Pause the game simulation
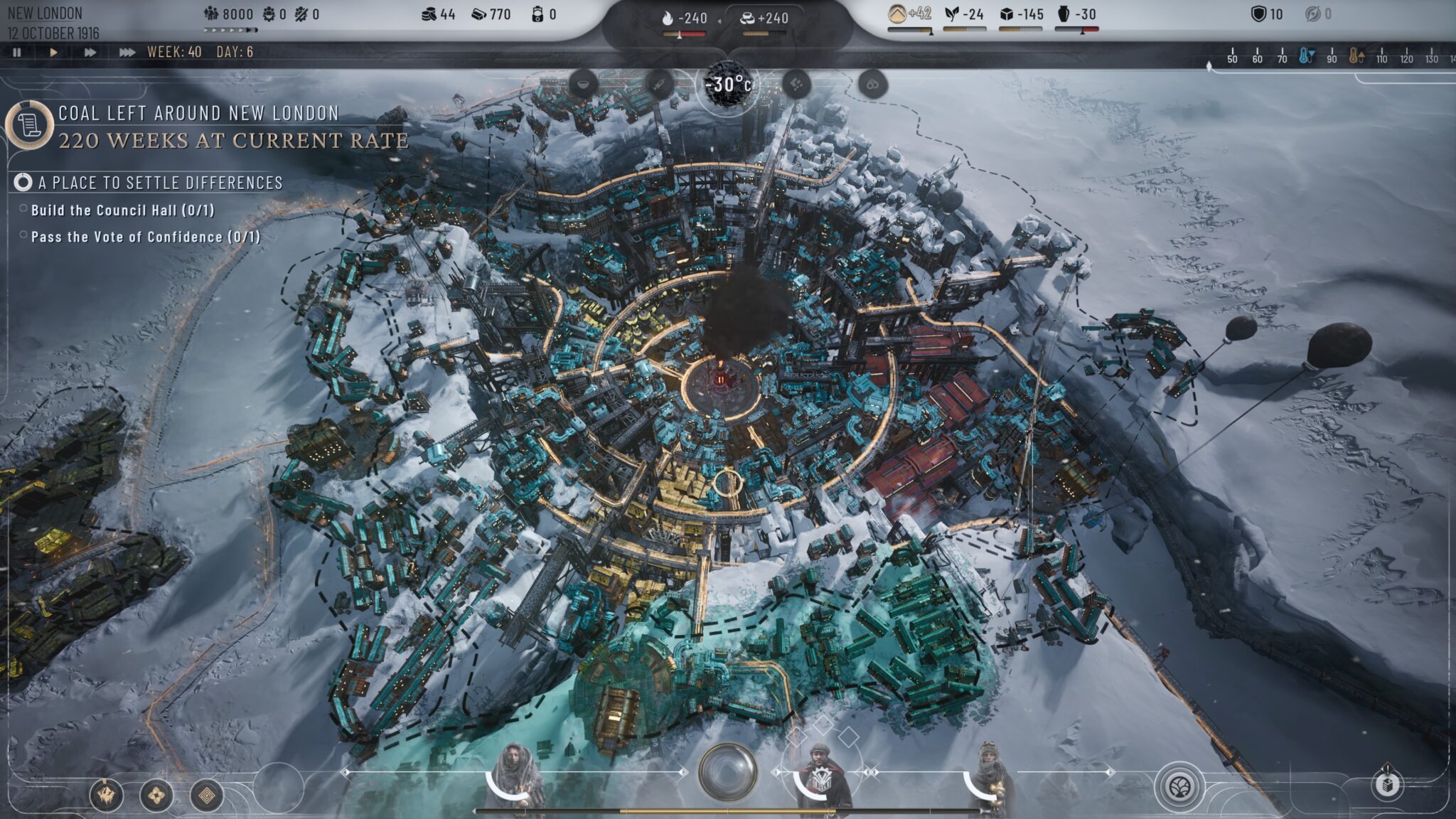 18,51
